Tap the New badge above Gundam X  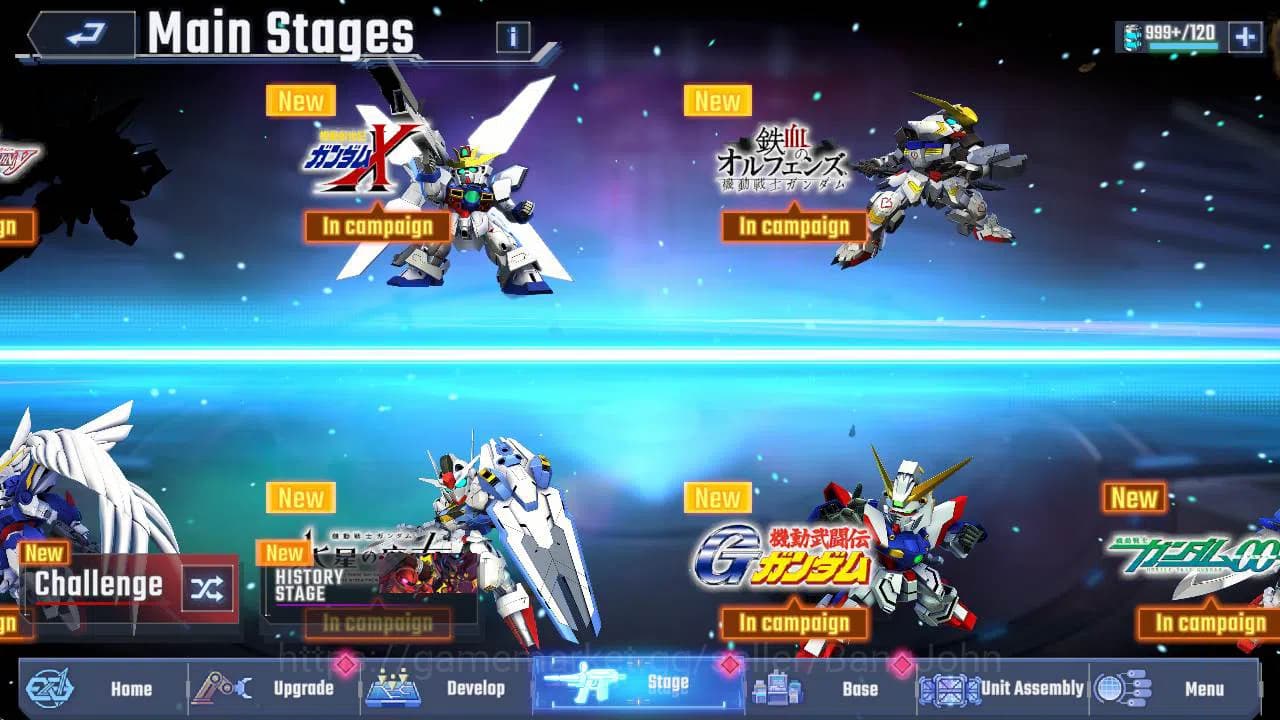[x=300, y=101]
